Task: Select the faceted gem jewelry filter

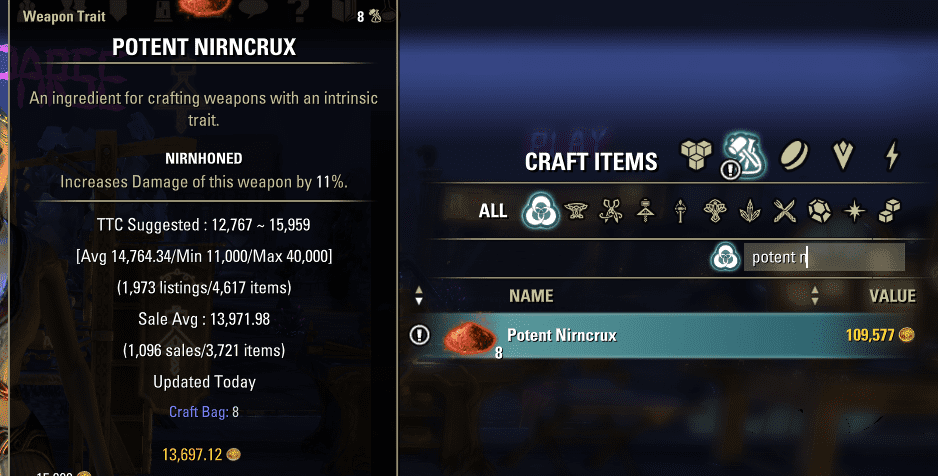Action: pos(820,211)
